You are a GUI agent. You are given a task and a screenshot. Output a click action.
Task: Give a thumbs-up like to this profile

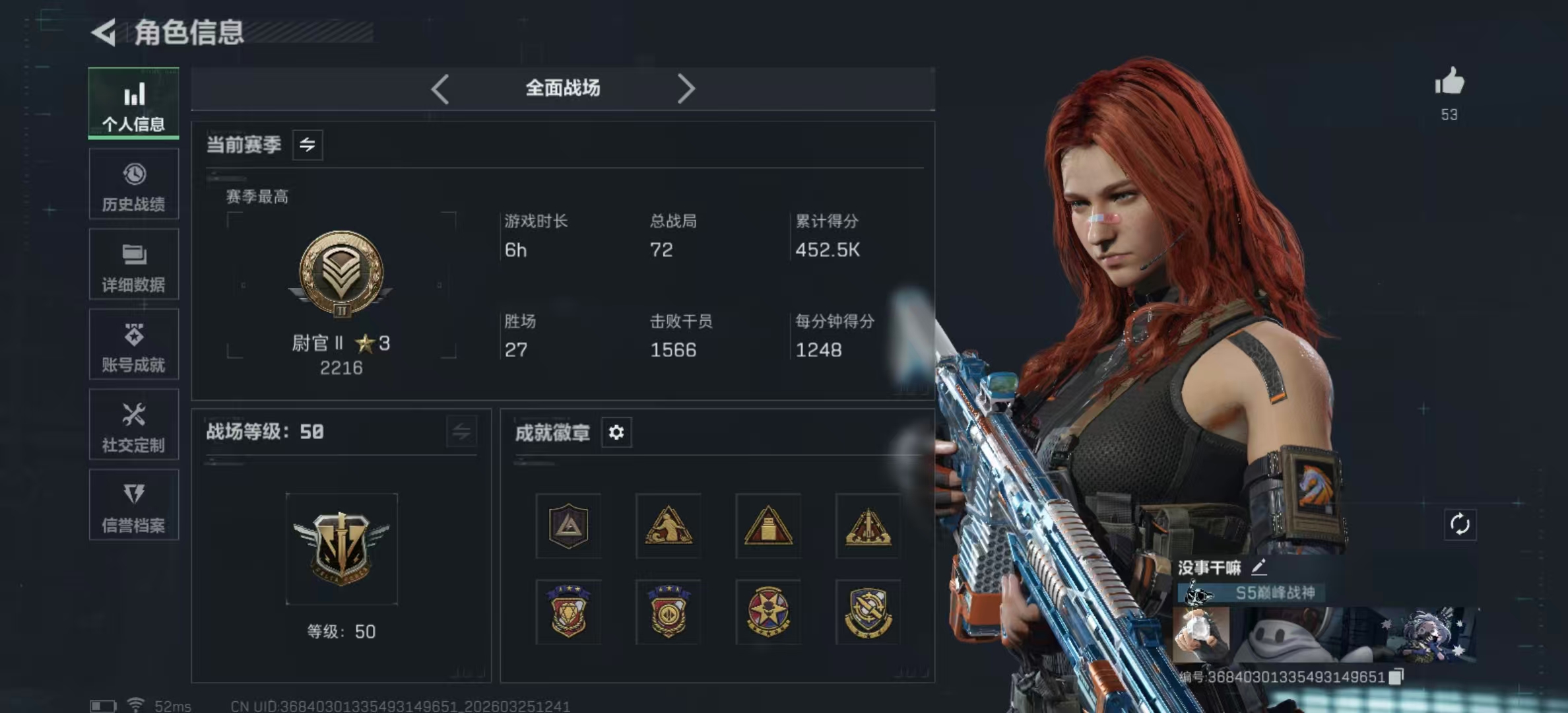(x=1449, y=83)
